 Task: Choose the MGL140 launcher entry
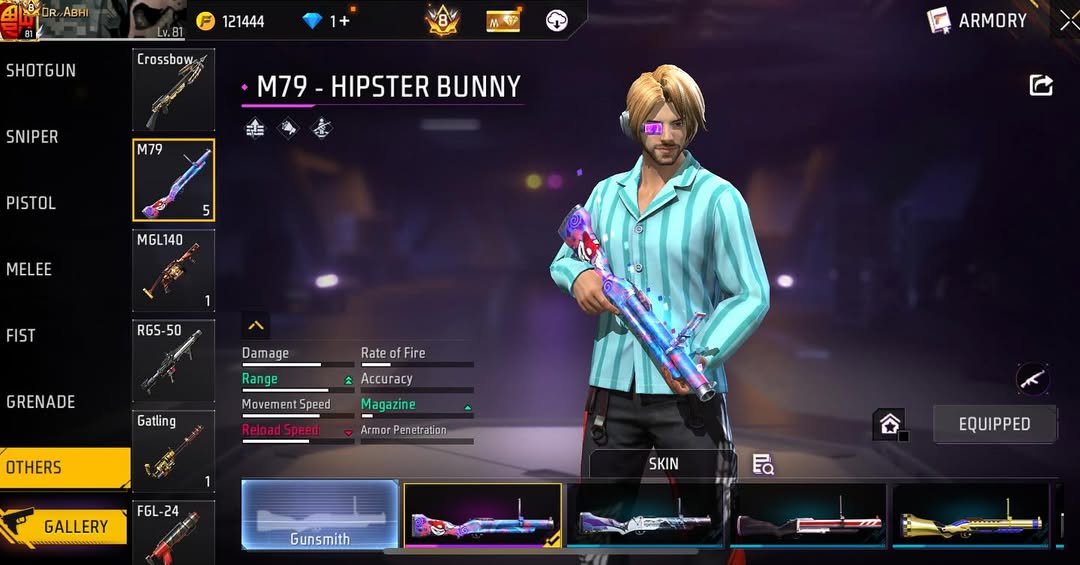(173, 270)
